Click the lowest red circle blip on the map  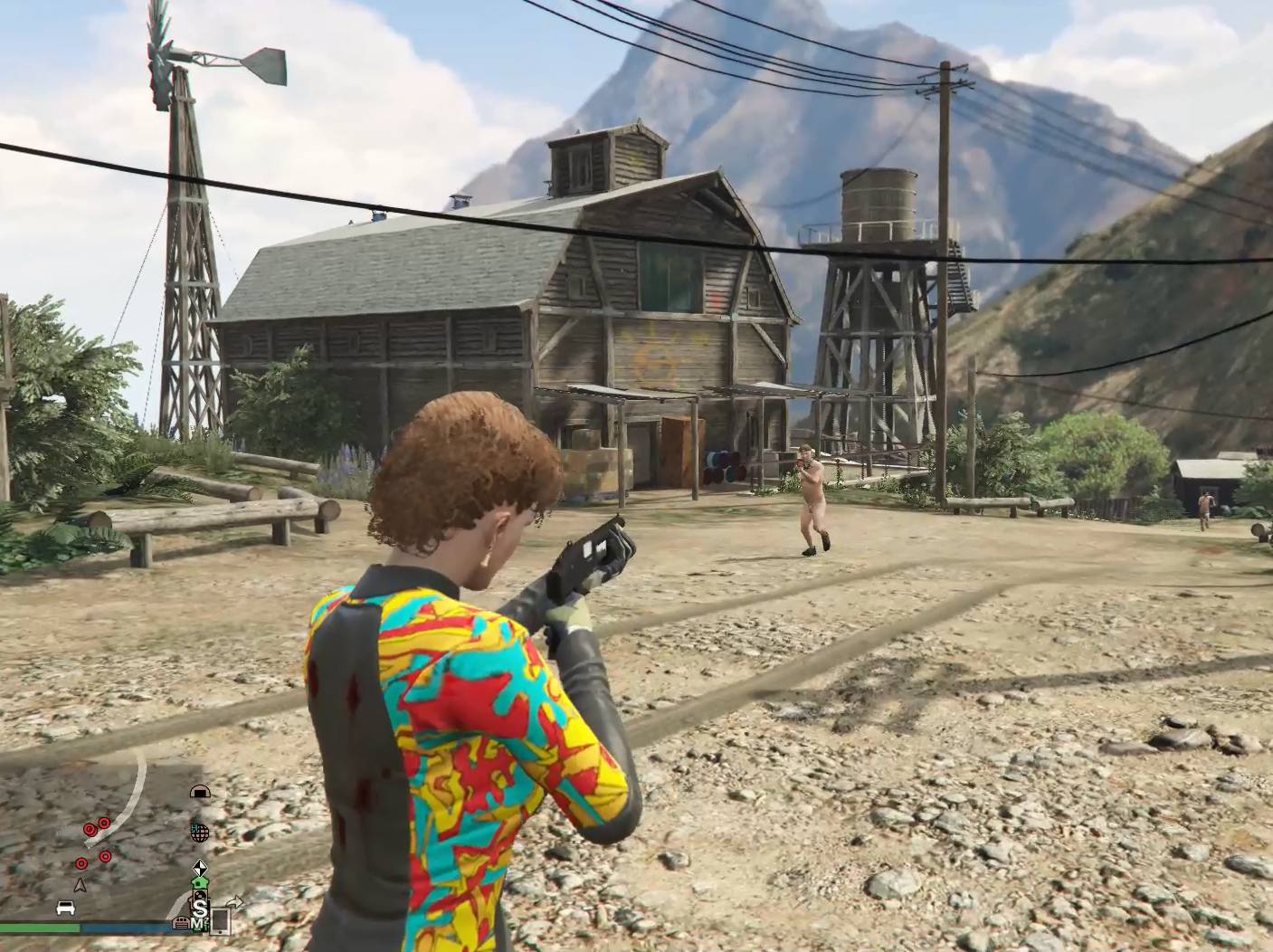(81, 864)
